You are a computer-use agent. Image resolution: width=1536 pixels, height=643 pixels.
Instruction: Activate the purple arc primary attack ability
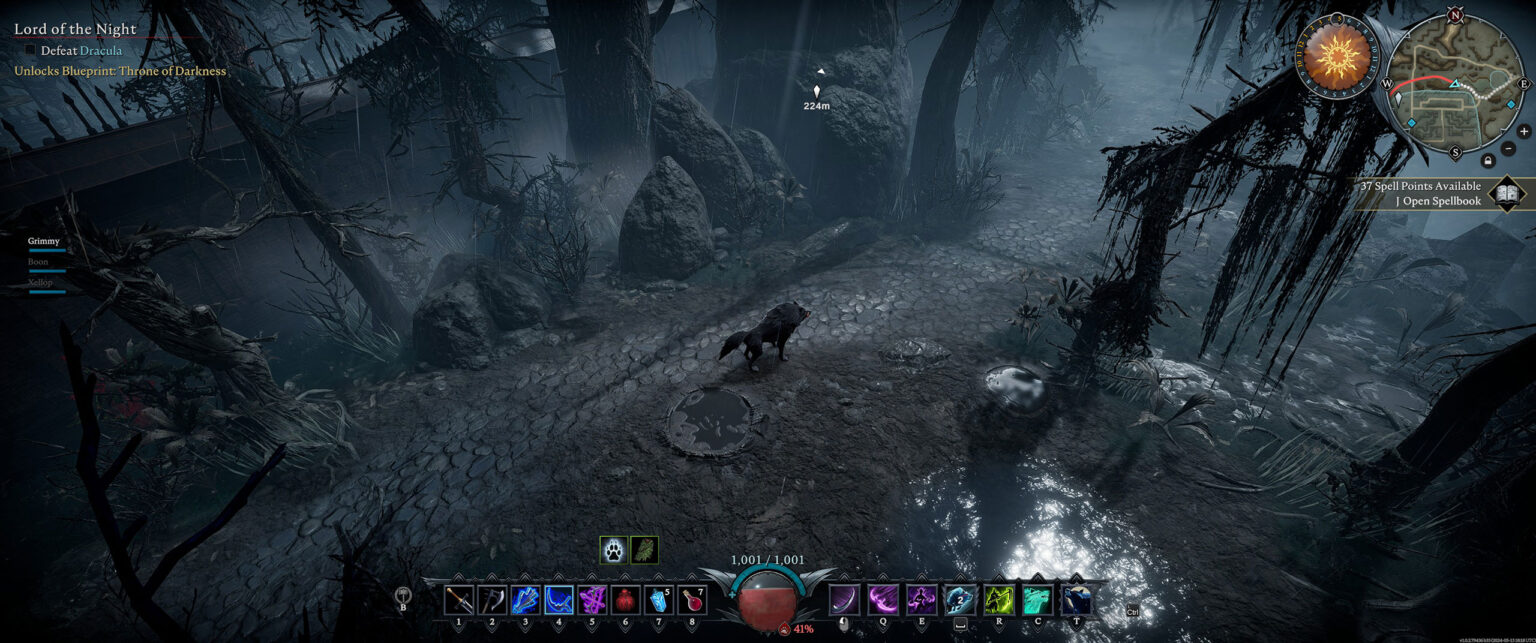[844, 600]
